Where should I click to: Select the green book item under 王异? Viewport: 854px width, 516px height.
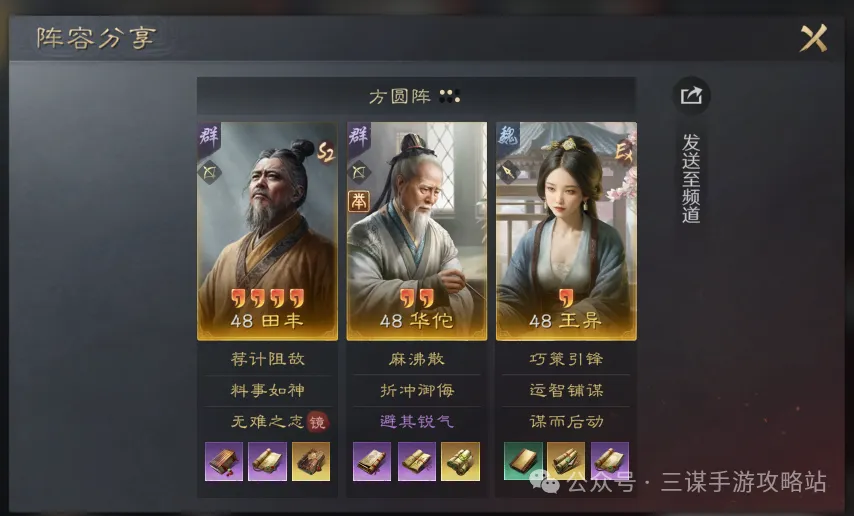tap(523, 461)
